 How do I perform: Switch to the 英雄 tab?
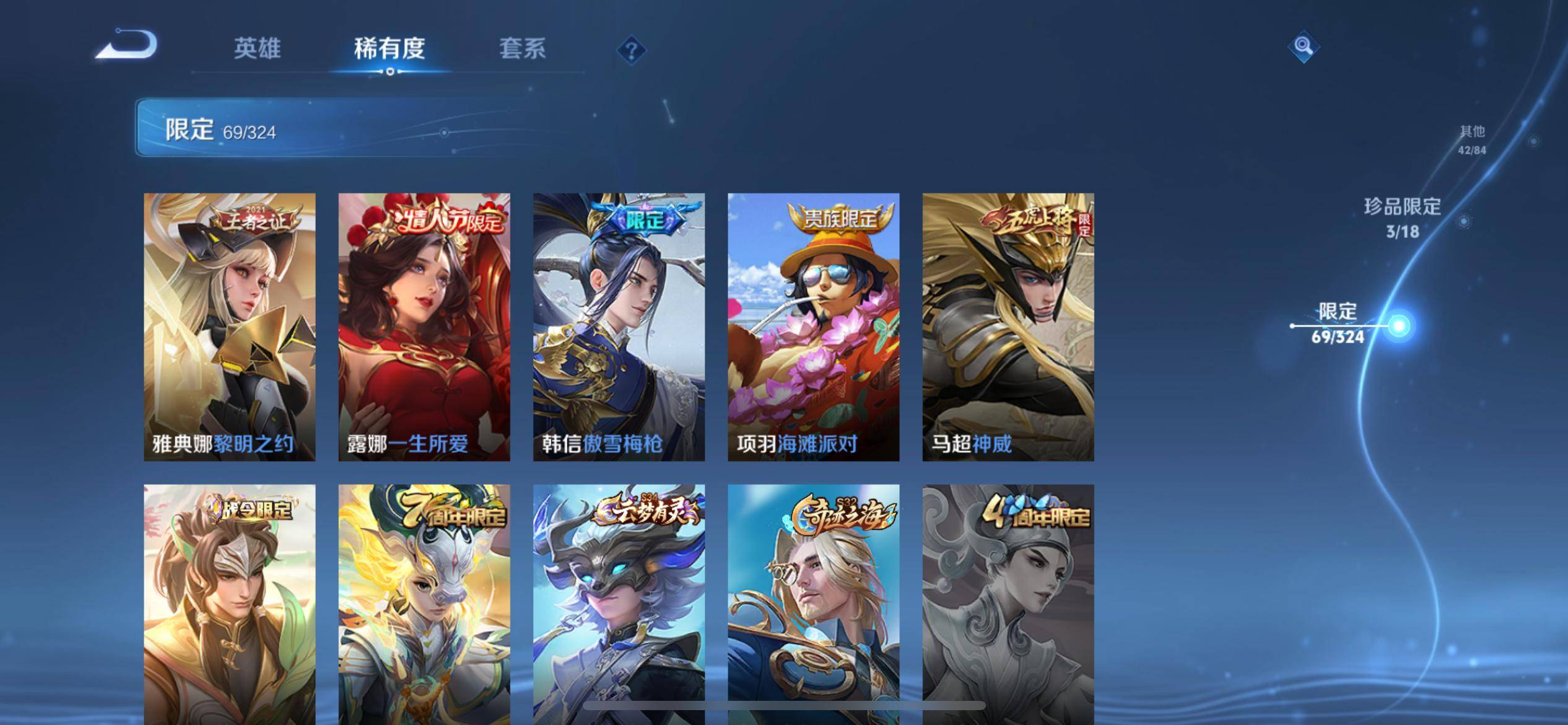click(x=257, y=48)
